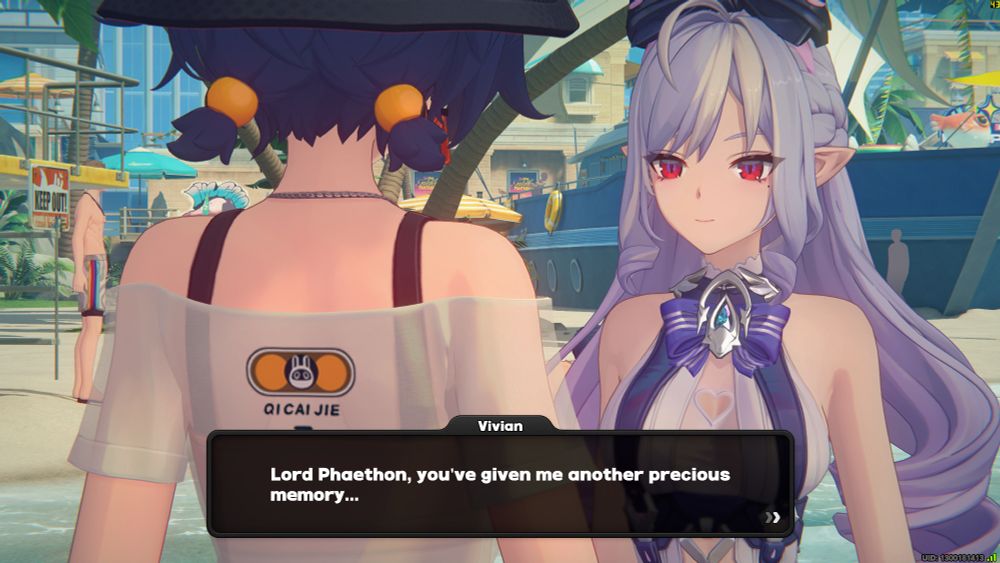The width and height of the screenshot is (1000, 563).
Task: Advance dialogue with the double-arrow continue icon
Action: (772, 517)
